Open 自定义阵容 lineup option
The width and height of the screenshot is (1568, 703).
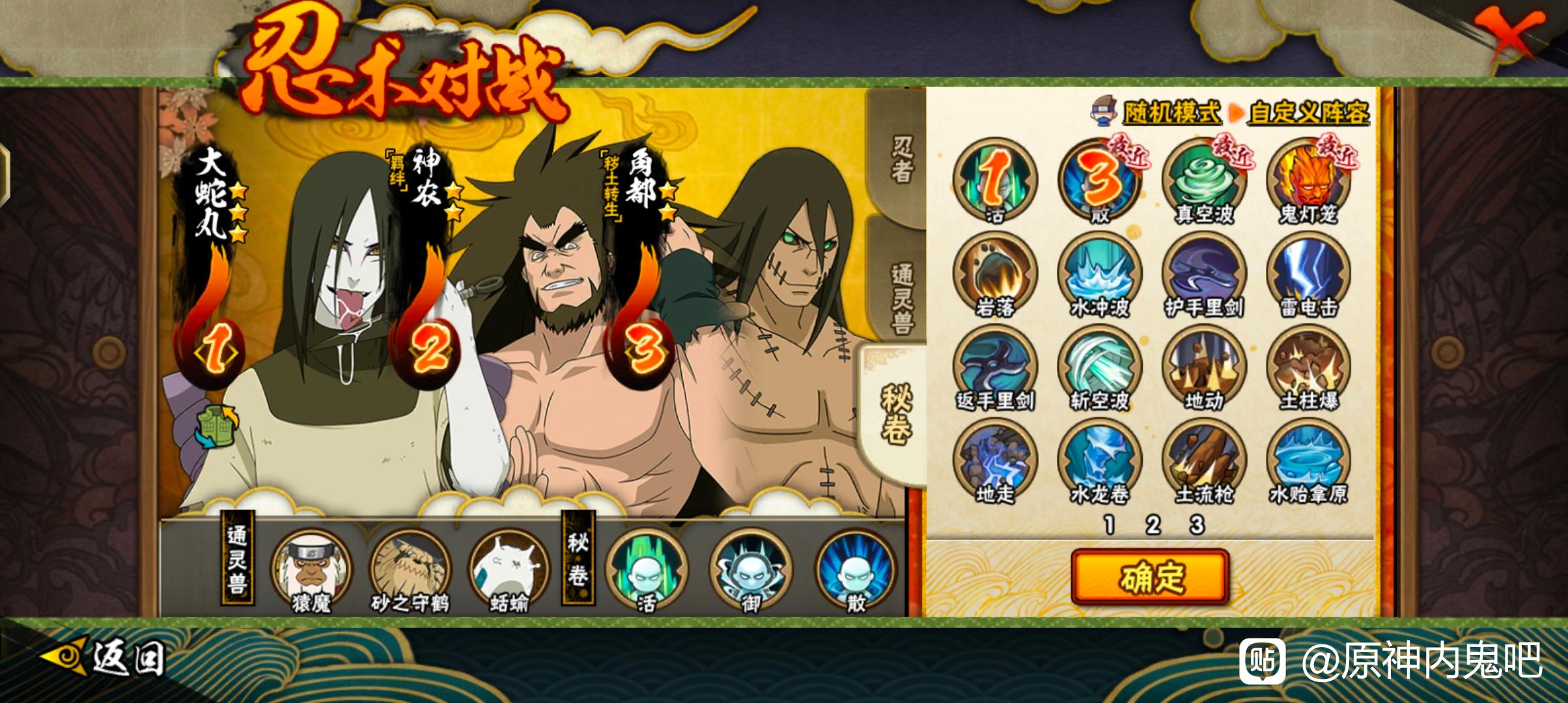1308,113
